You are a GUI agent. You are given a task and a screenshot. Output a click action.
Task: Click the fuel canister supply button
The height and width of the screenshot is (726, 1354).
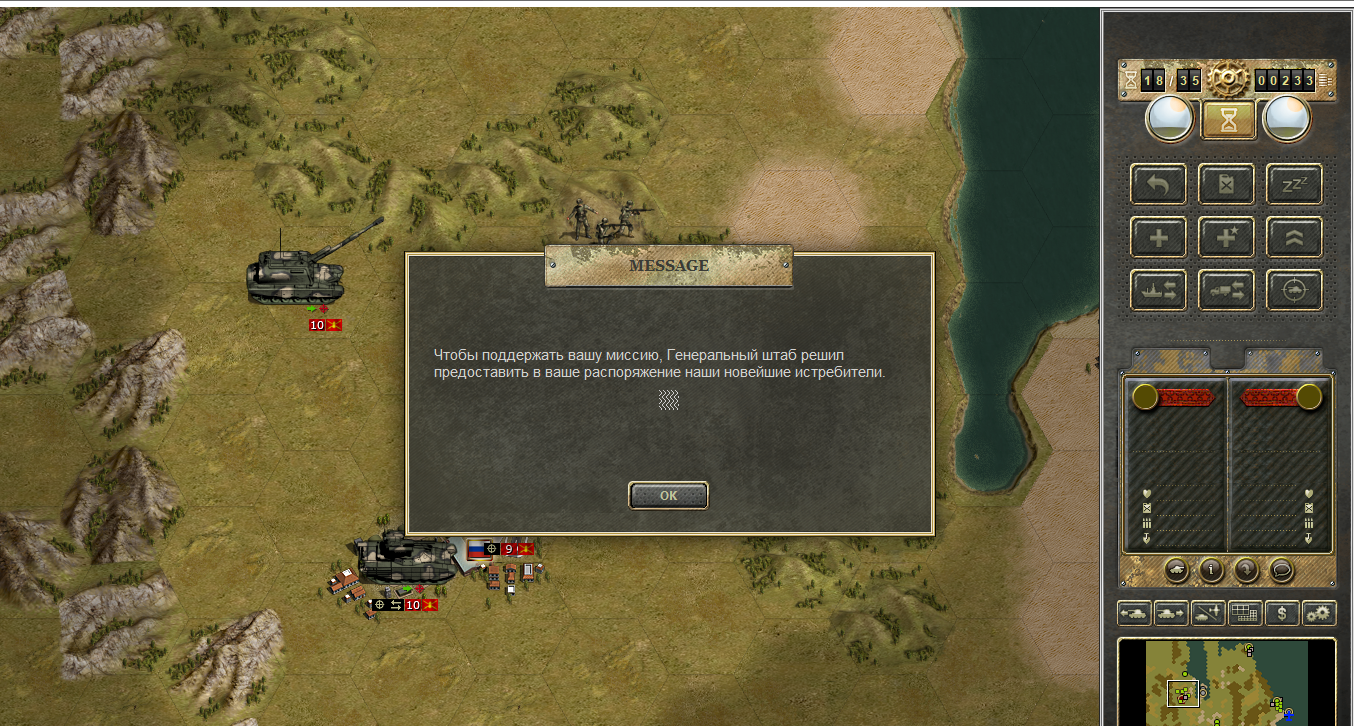1226,184
